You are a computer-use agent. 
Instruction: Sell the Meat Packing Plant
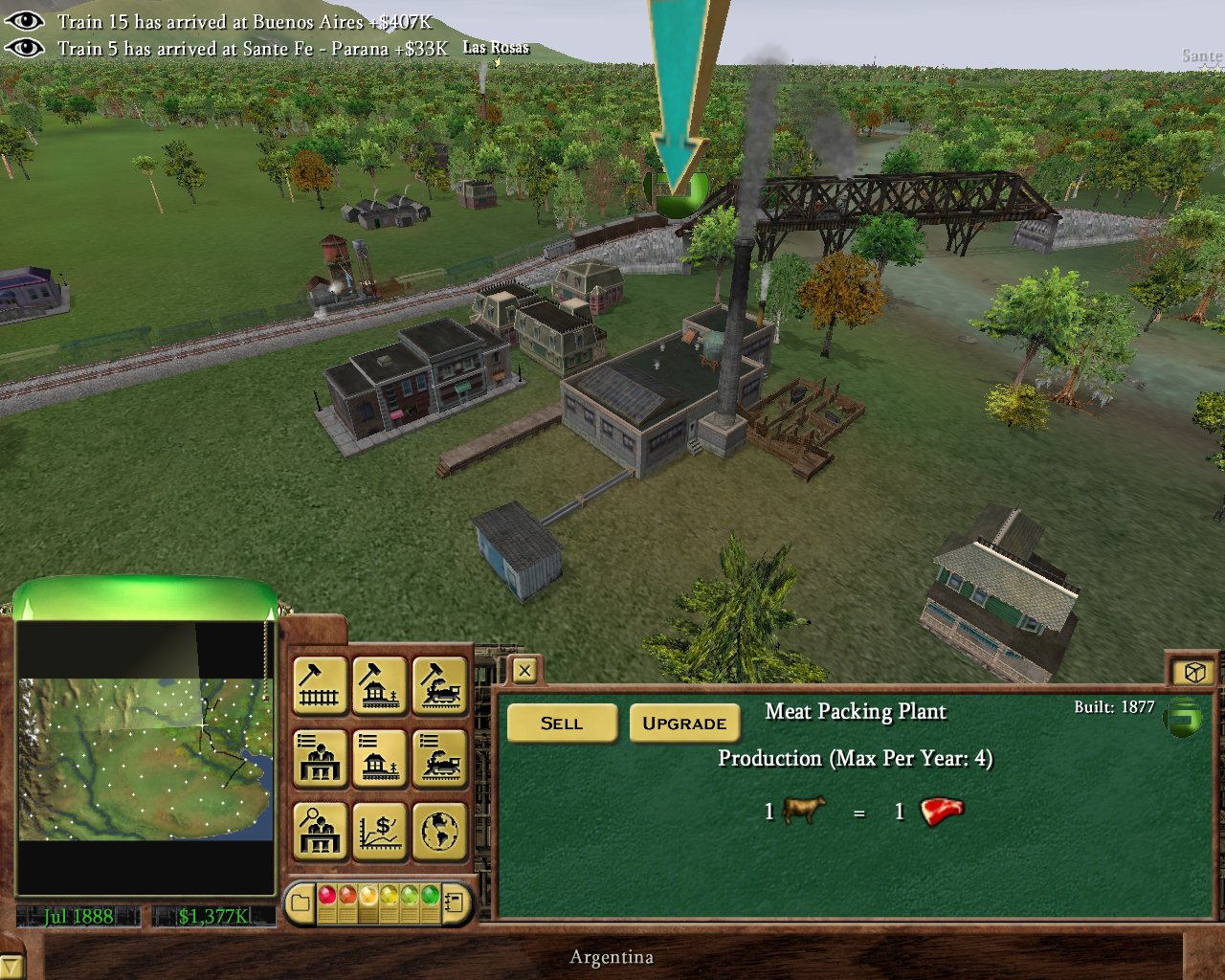(561, 724)
